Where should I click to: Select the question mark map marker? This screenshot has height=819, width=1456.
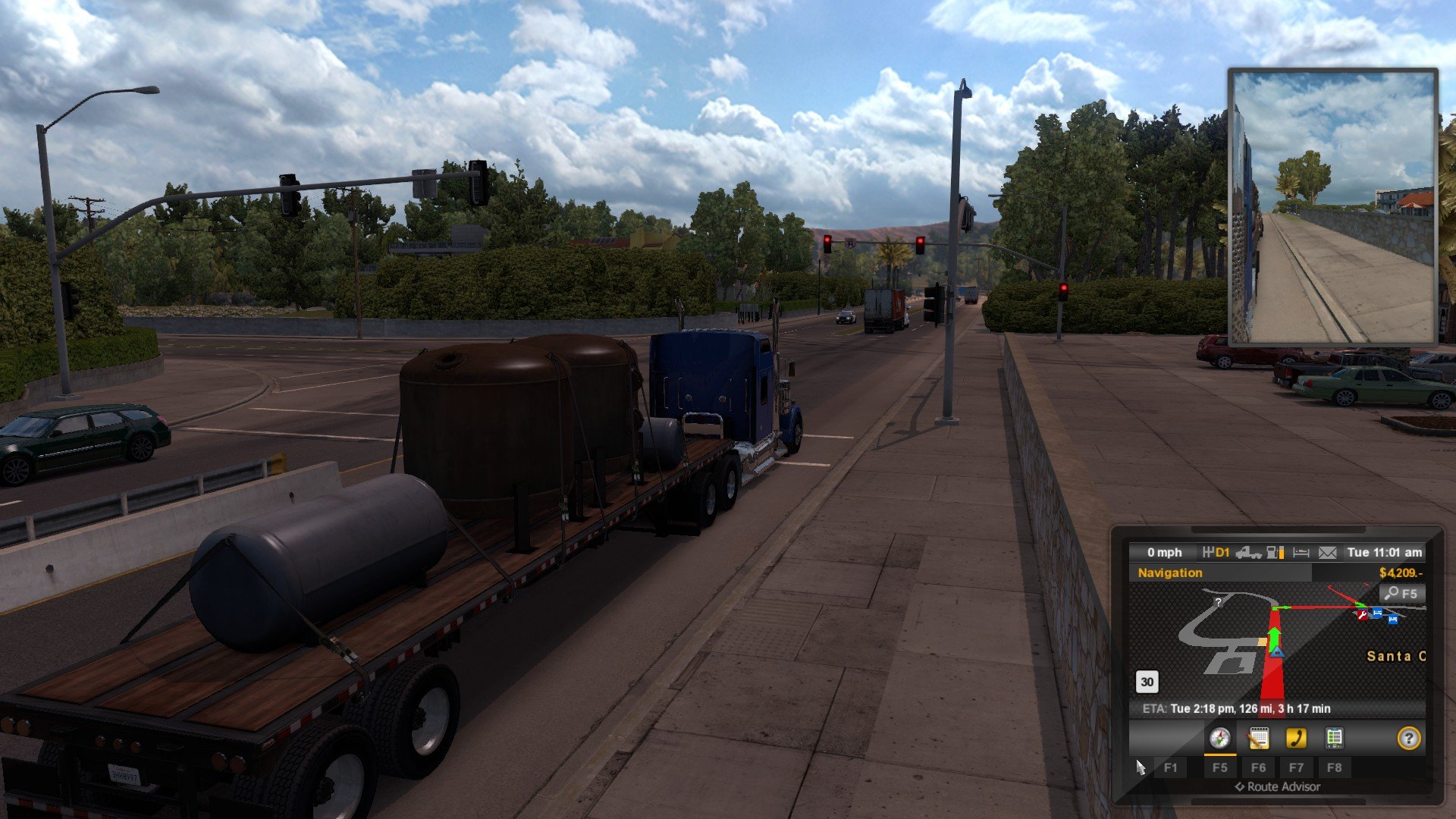coord(1218,602)
